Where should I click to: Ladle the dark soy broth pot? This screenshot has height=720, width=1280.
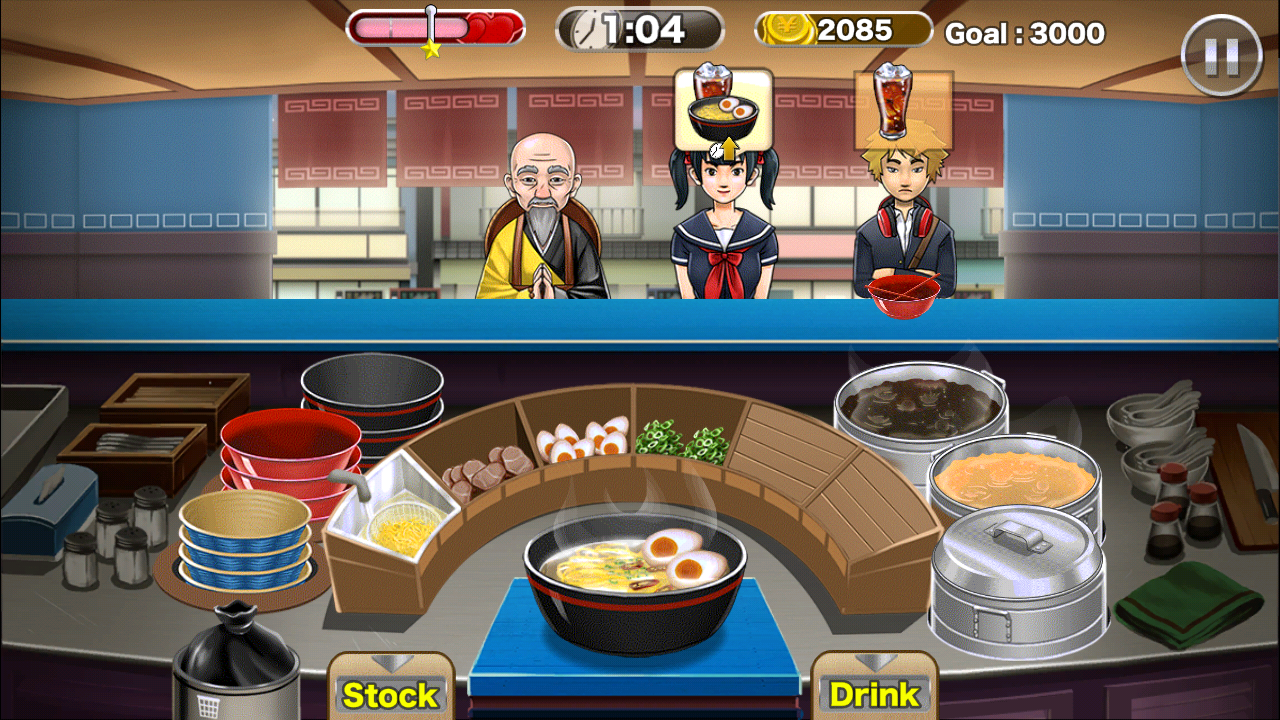(920, 403)
